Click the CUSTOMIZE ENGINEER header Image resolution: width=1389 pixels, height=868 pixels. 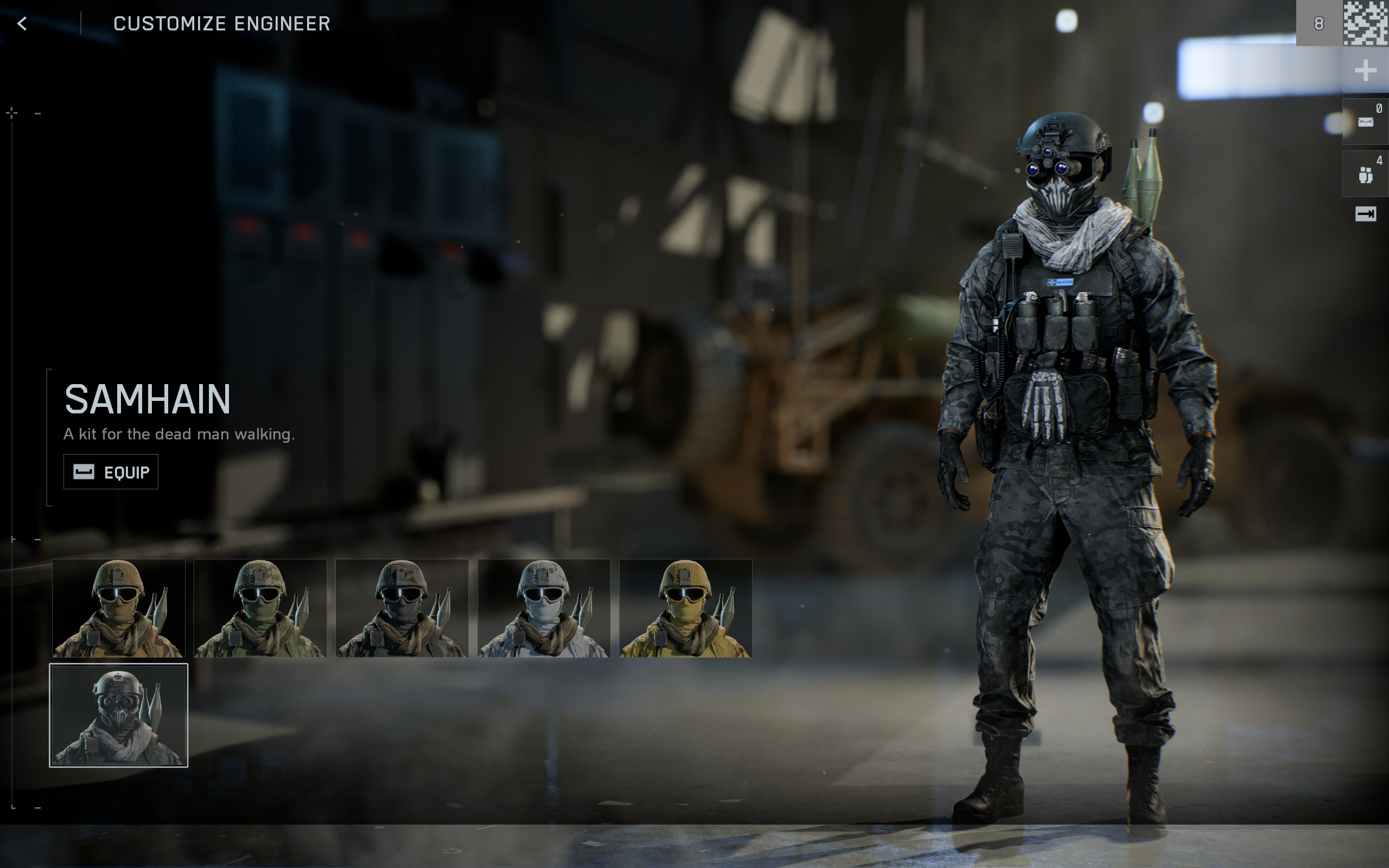tap(221, 23)
